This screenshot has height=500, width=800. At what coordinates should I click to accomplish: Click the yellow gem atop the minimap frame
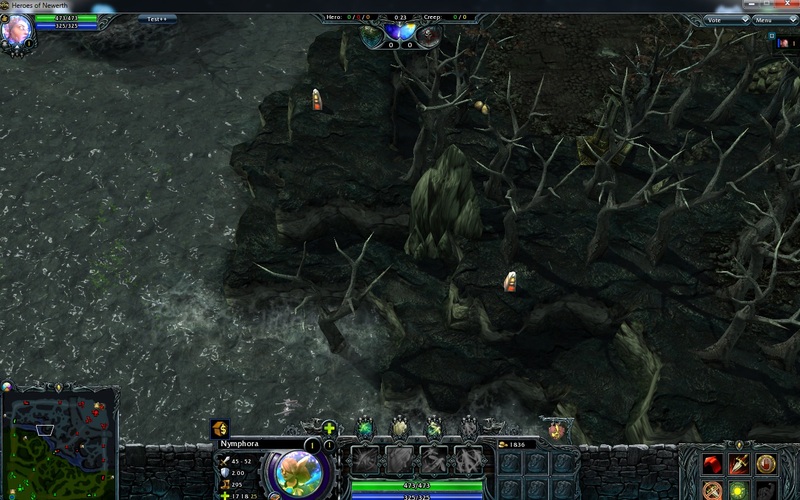[58, 387]
